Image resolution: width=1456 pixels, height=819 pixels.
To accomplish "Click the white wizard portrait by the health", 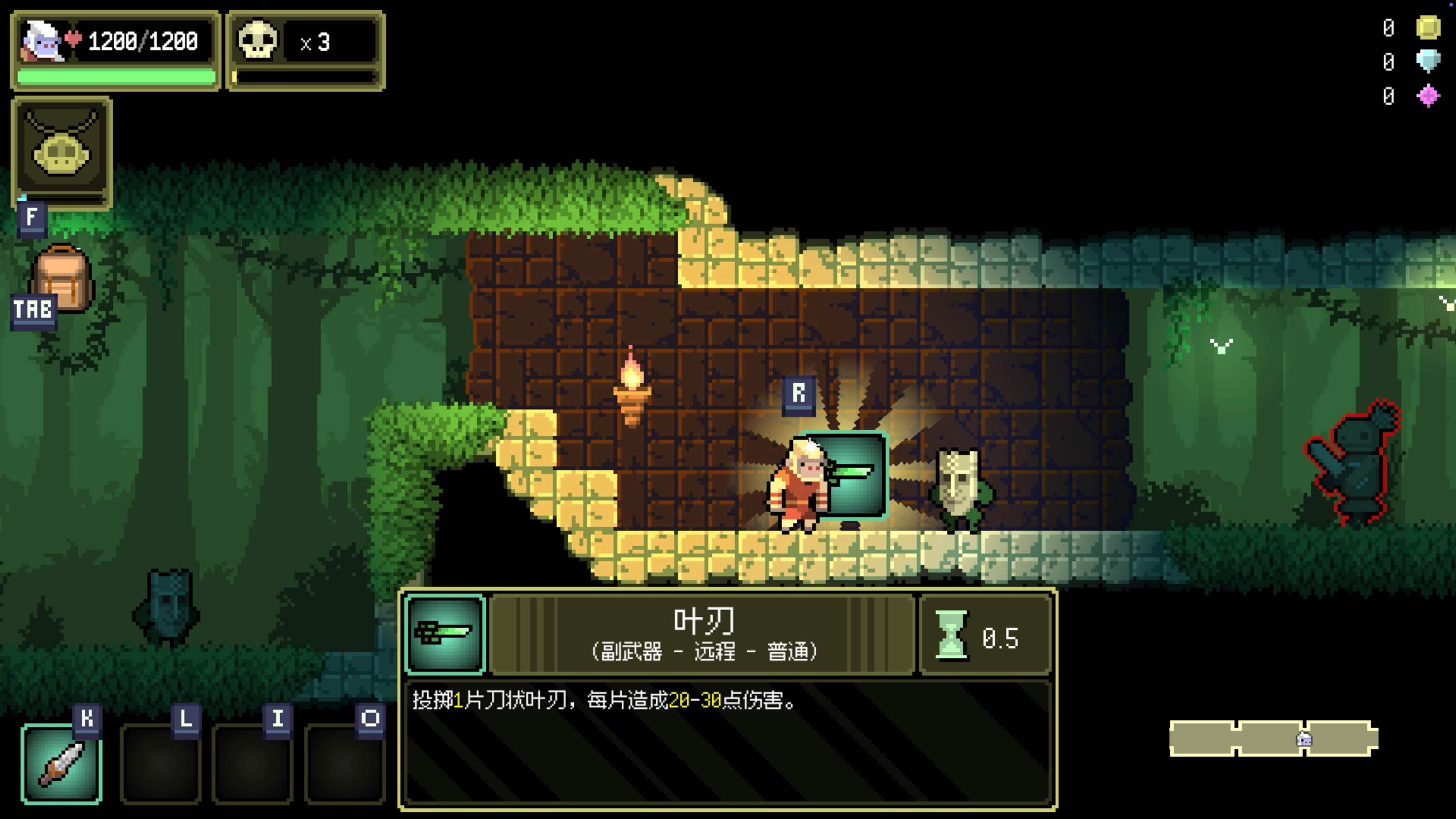I will point(40,40).
